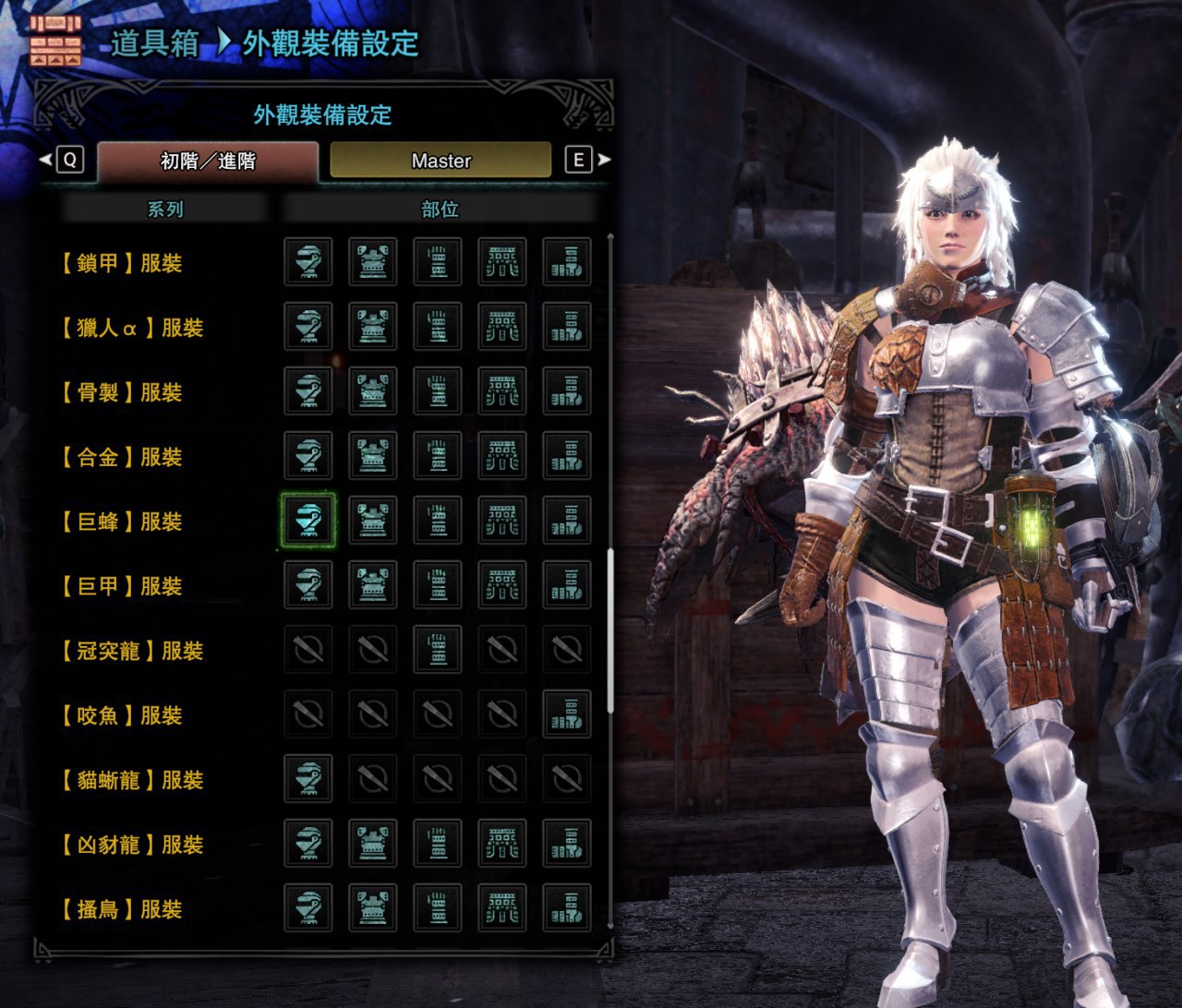
Task: Pick the 獵人α gloves icon
Action: click(x=438, y=327)
